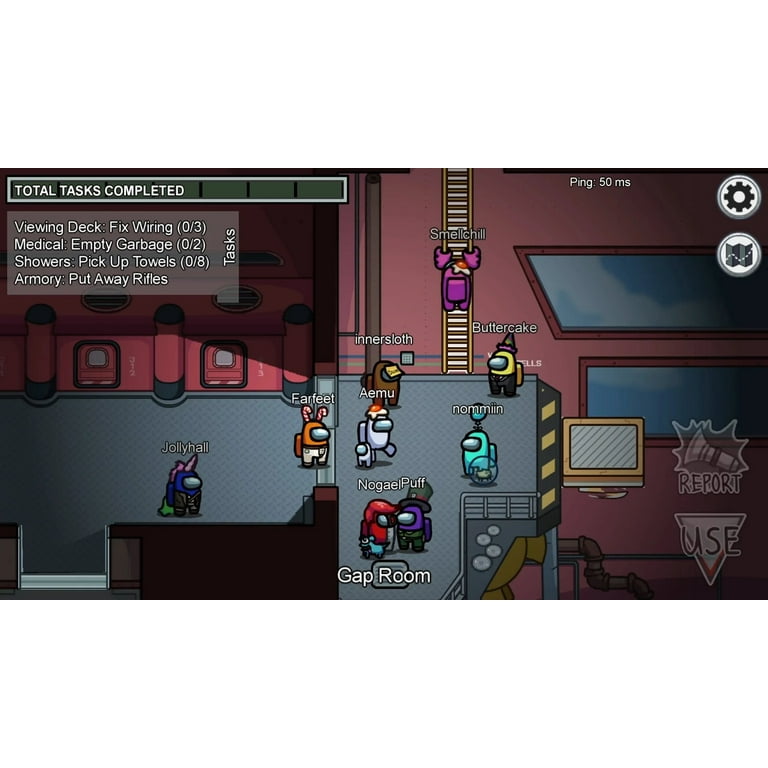Open the ship map
Image resolution: width=768 pixels, height=768 pixels.
click(739, 254)
